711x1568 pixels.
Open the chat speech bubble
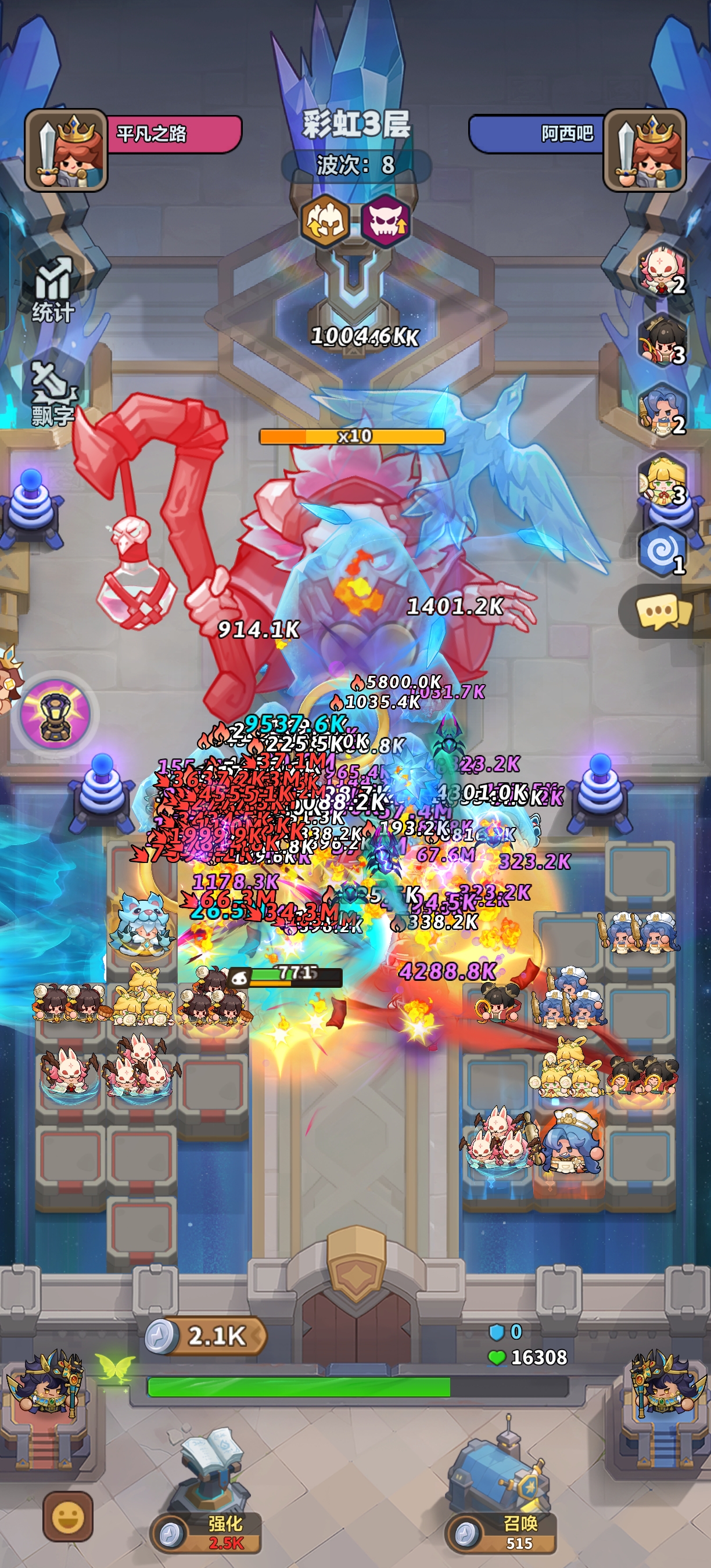coord(662,611)
